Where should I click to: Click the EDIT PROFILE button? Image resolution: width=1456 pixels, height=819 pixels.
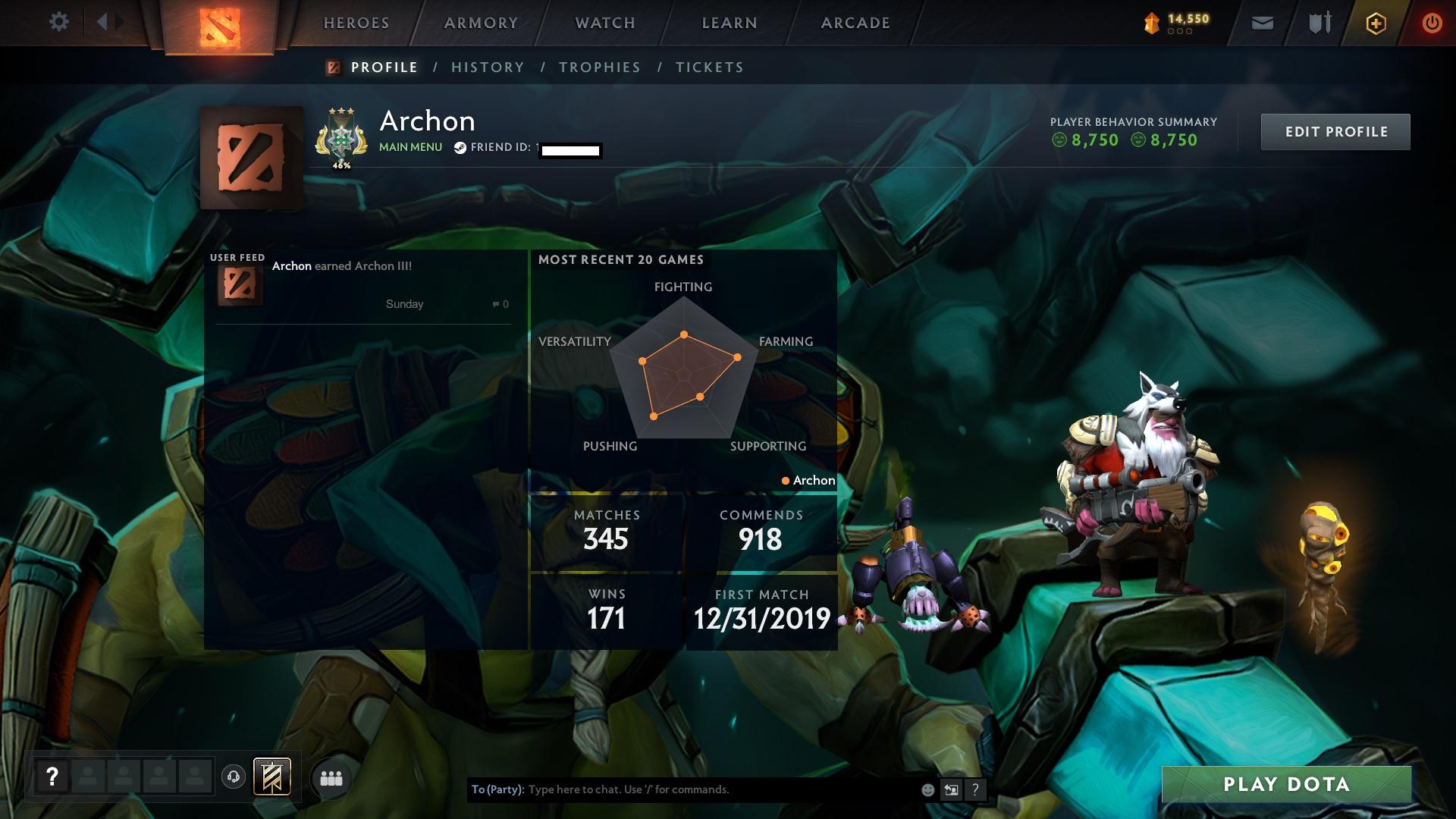click(x=1335, y=131)
